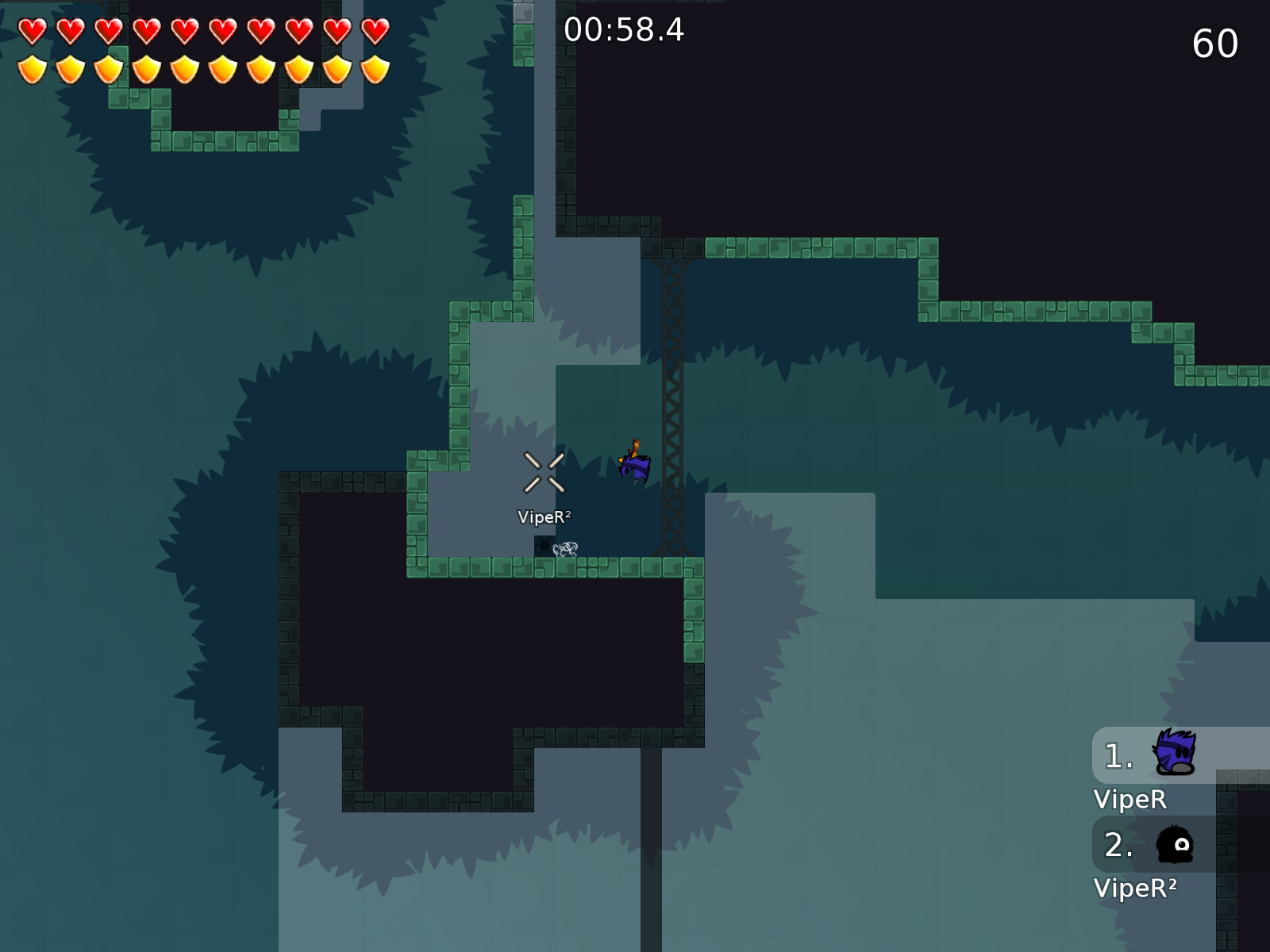Select the first shield in the armor bar

point(32,69)
